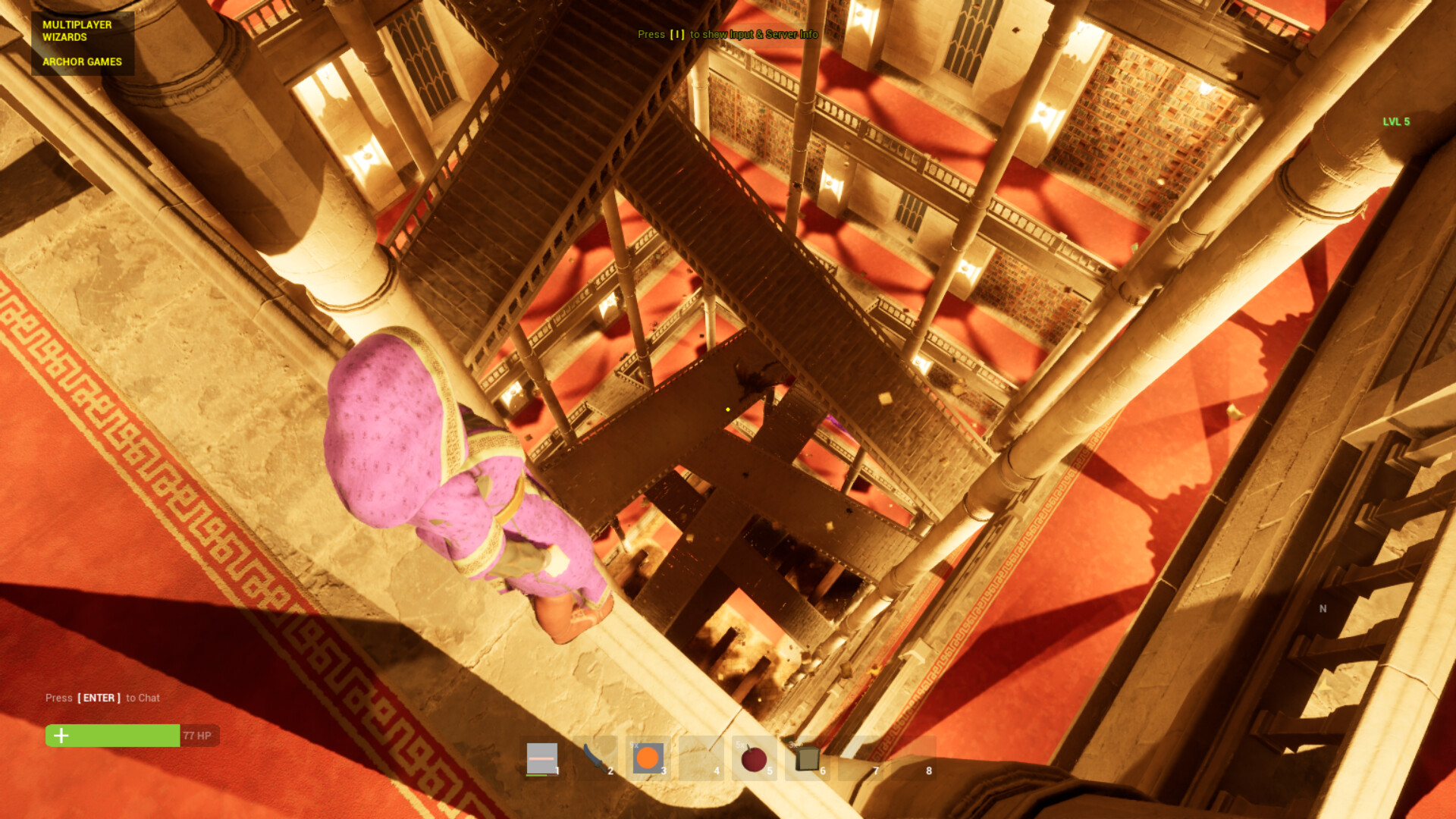Open Input & Server Info via the prompt text
The image size is (1456, 819).
pyautogui.click(x=728, y=35)
